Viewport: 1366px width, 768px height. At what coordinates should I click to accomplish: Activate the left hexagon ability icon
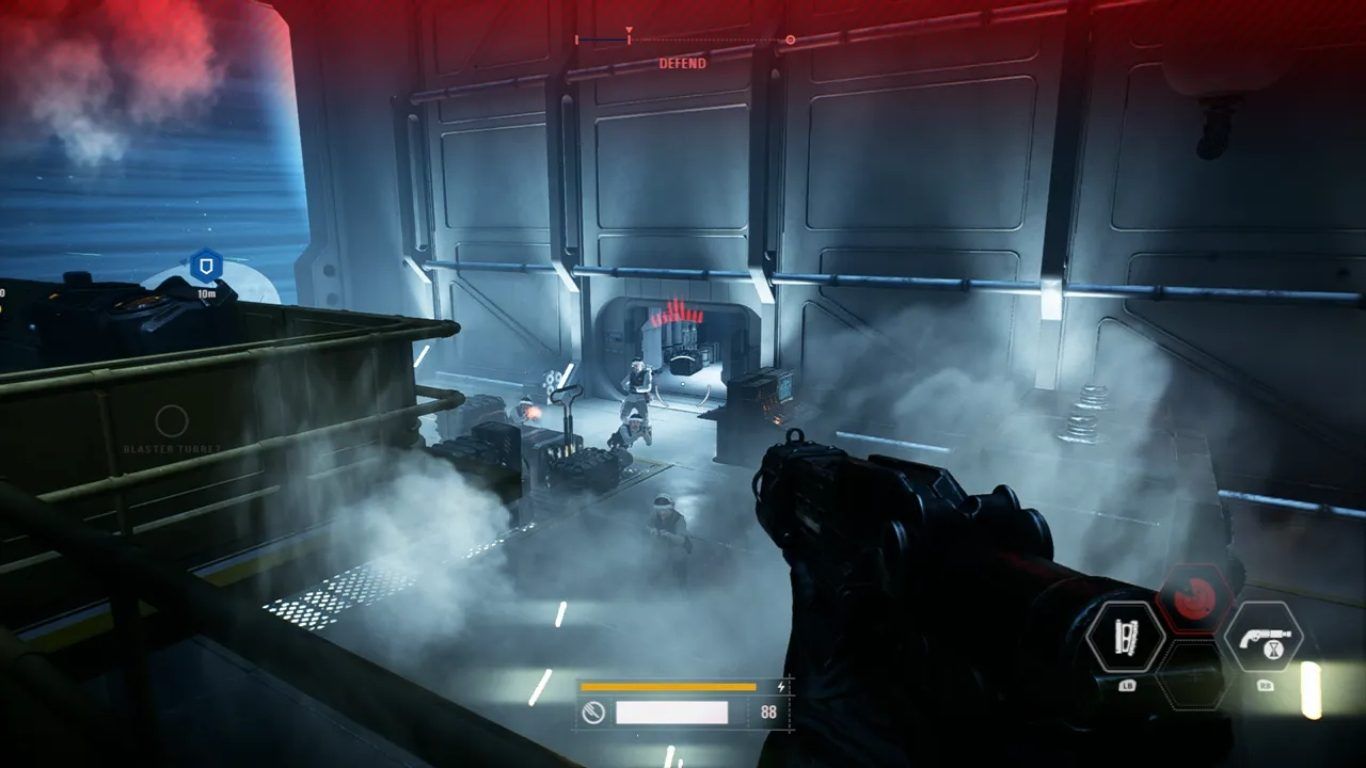pyautogui.click(x=1126, y=637)
